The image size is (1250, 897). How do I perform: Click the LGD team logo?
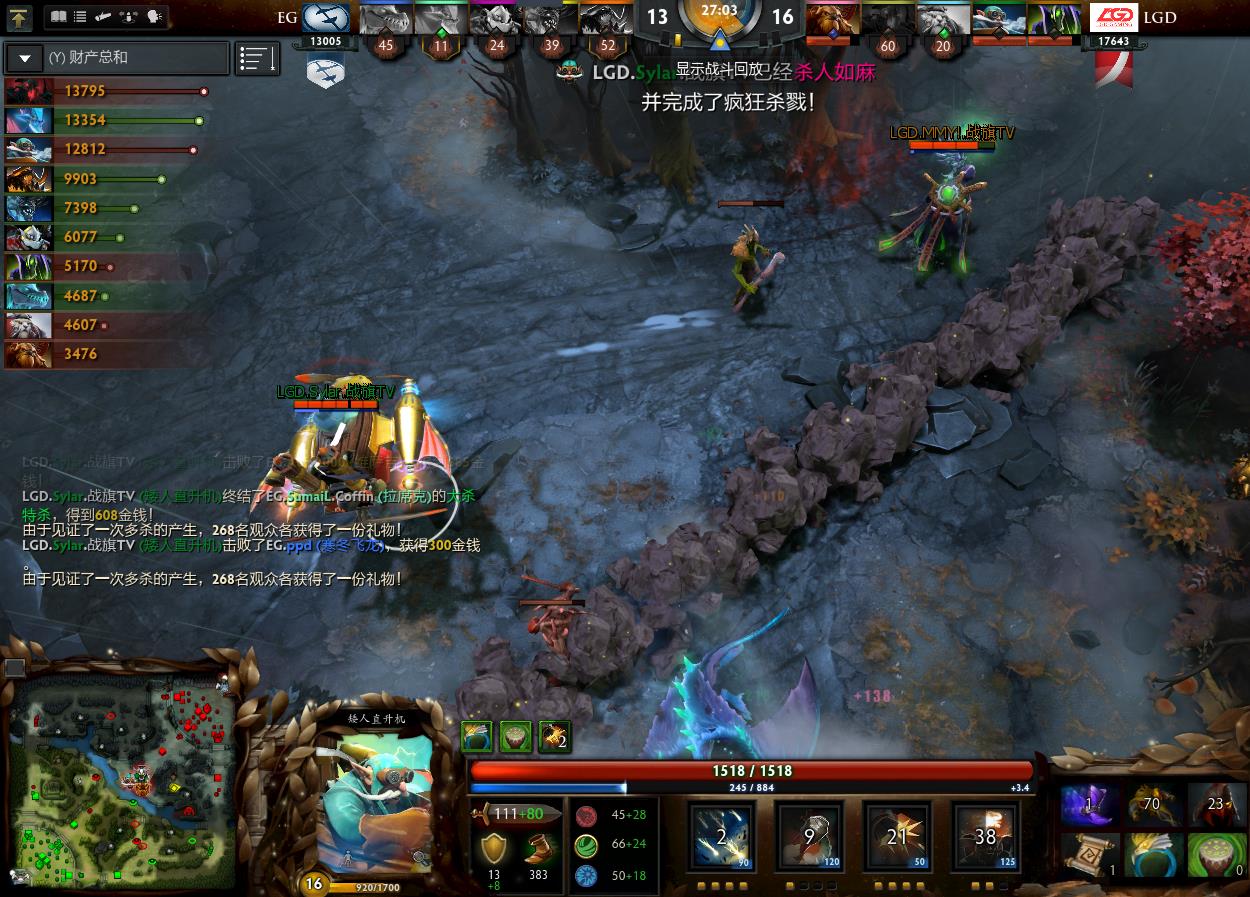point(1113,17)
